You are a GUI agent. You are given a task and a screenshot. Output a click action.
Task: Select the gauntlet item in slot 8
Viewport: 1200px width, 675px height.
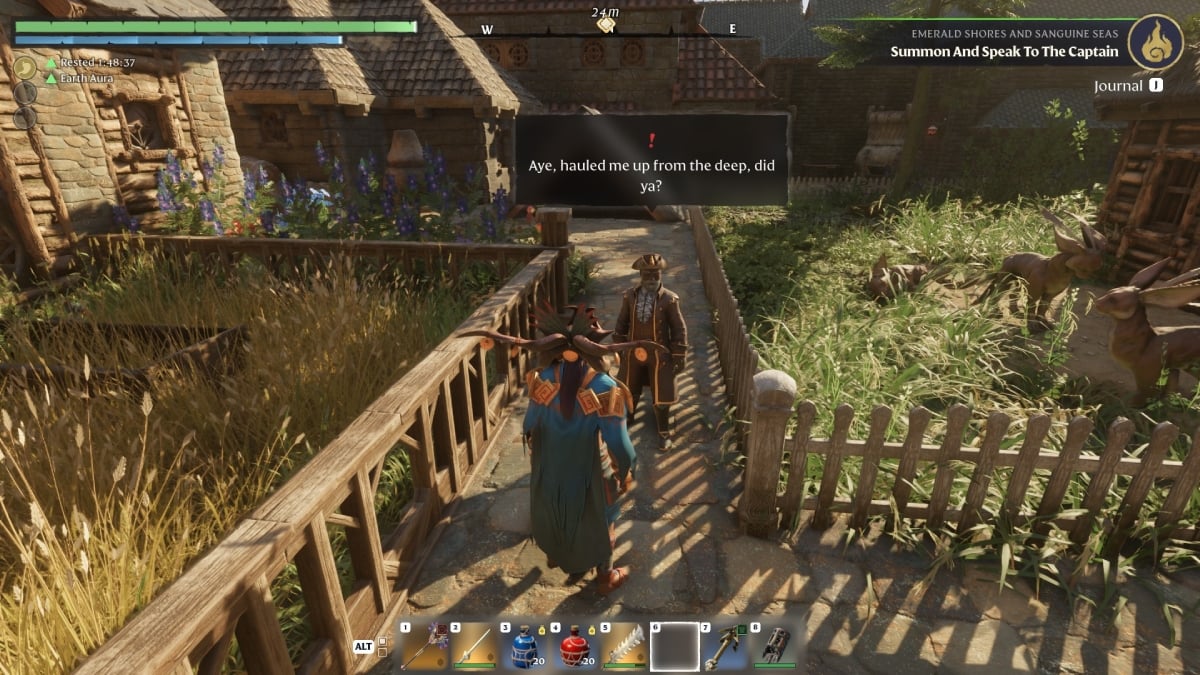[775, 646]
